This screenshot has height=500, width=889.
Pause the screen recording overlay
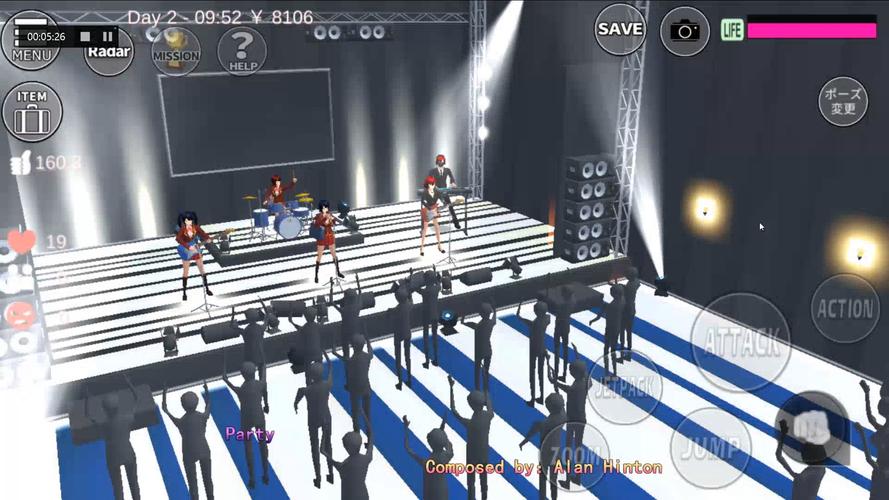107,36
